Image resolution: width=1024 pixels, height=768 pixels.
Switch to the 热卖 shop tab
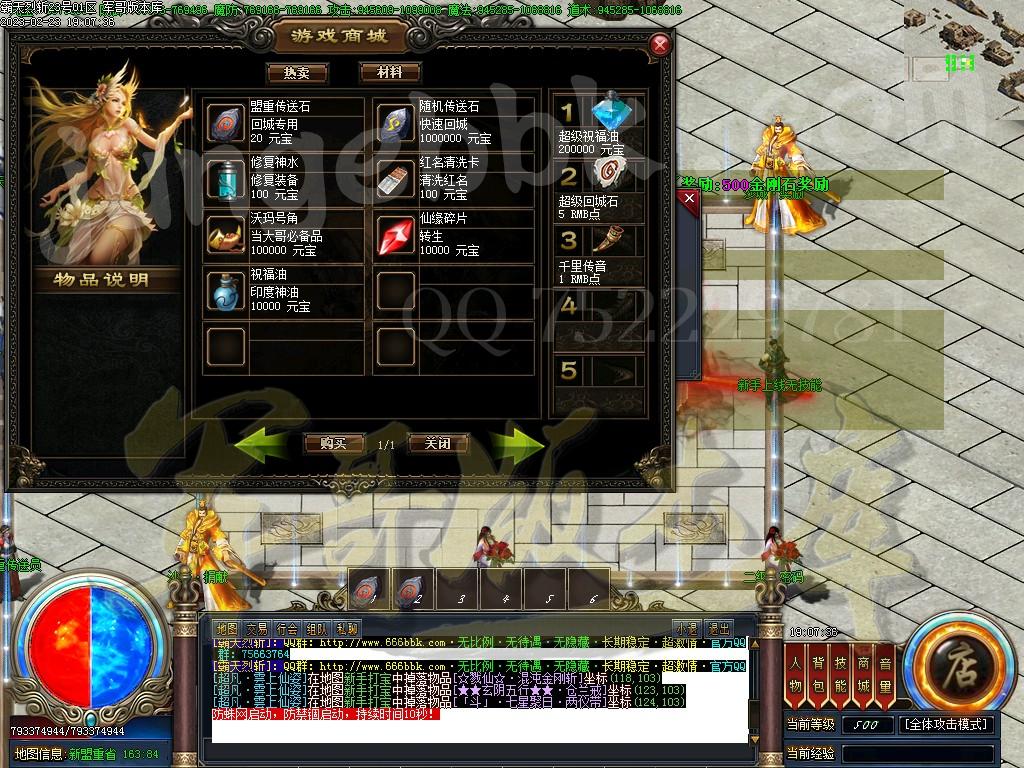click(x=297, y=73)
